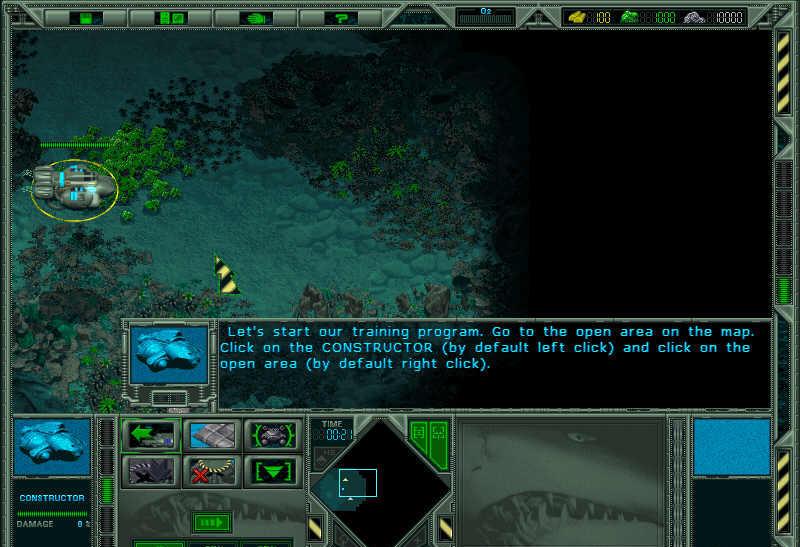
Task: Click the green triple-arrow button
Action: pyautogui.click(x=211, y=522)
